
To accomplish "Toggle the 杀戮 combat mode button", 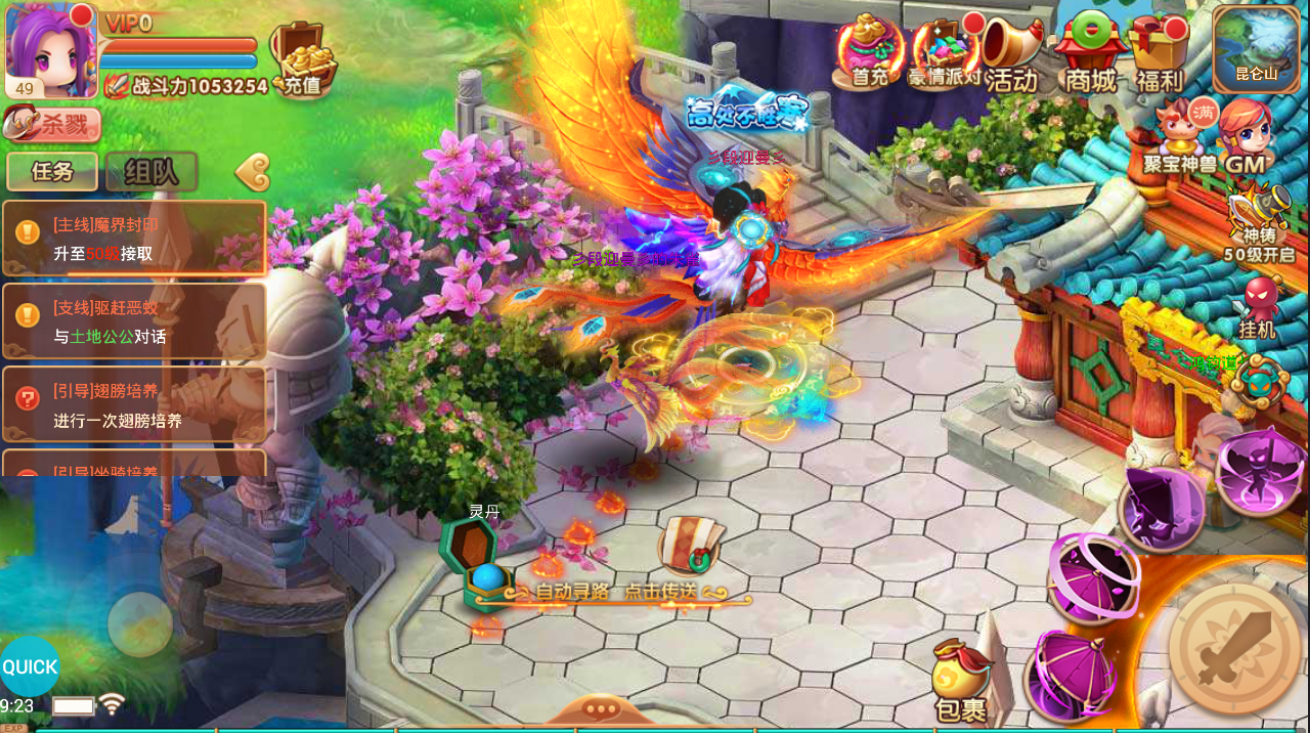I will [52, 124].
